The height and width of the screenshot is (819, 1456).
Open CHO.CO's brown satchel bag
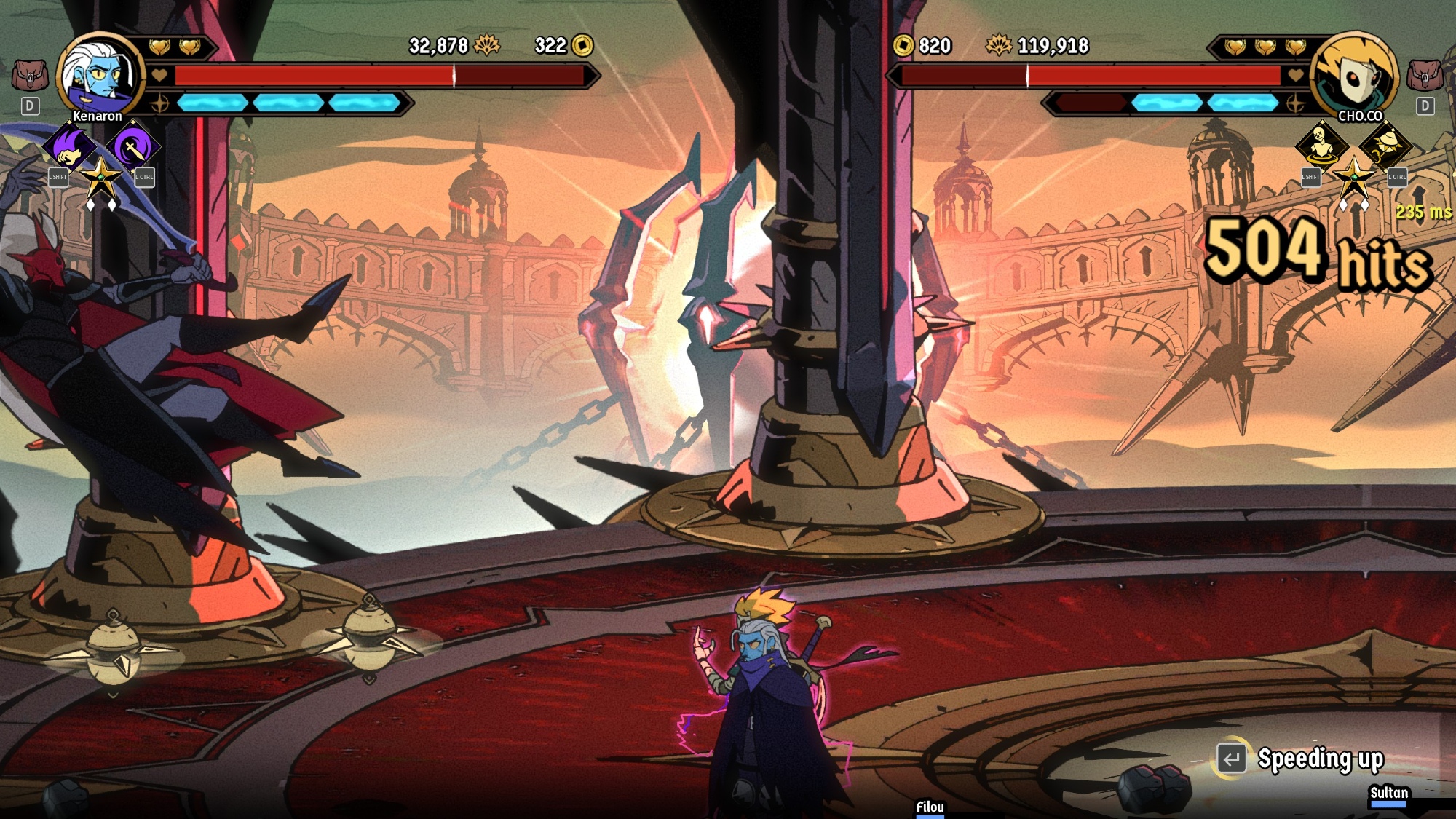tap(1425, 75)
